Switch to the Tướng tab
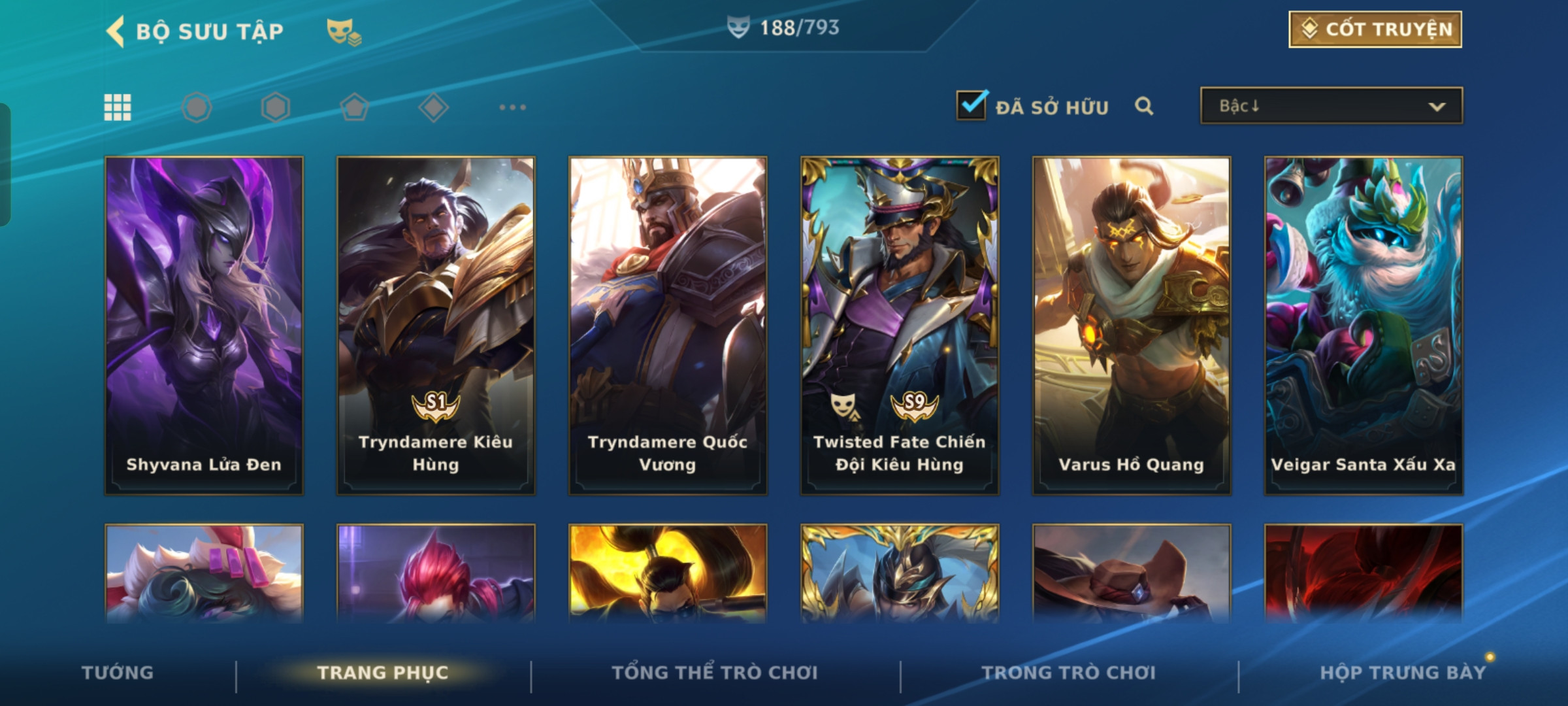This screenshot has height=706, width=1568. click(x=118, y=673)
